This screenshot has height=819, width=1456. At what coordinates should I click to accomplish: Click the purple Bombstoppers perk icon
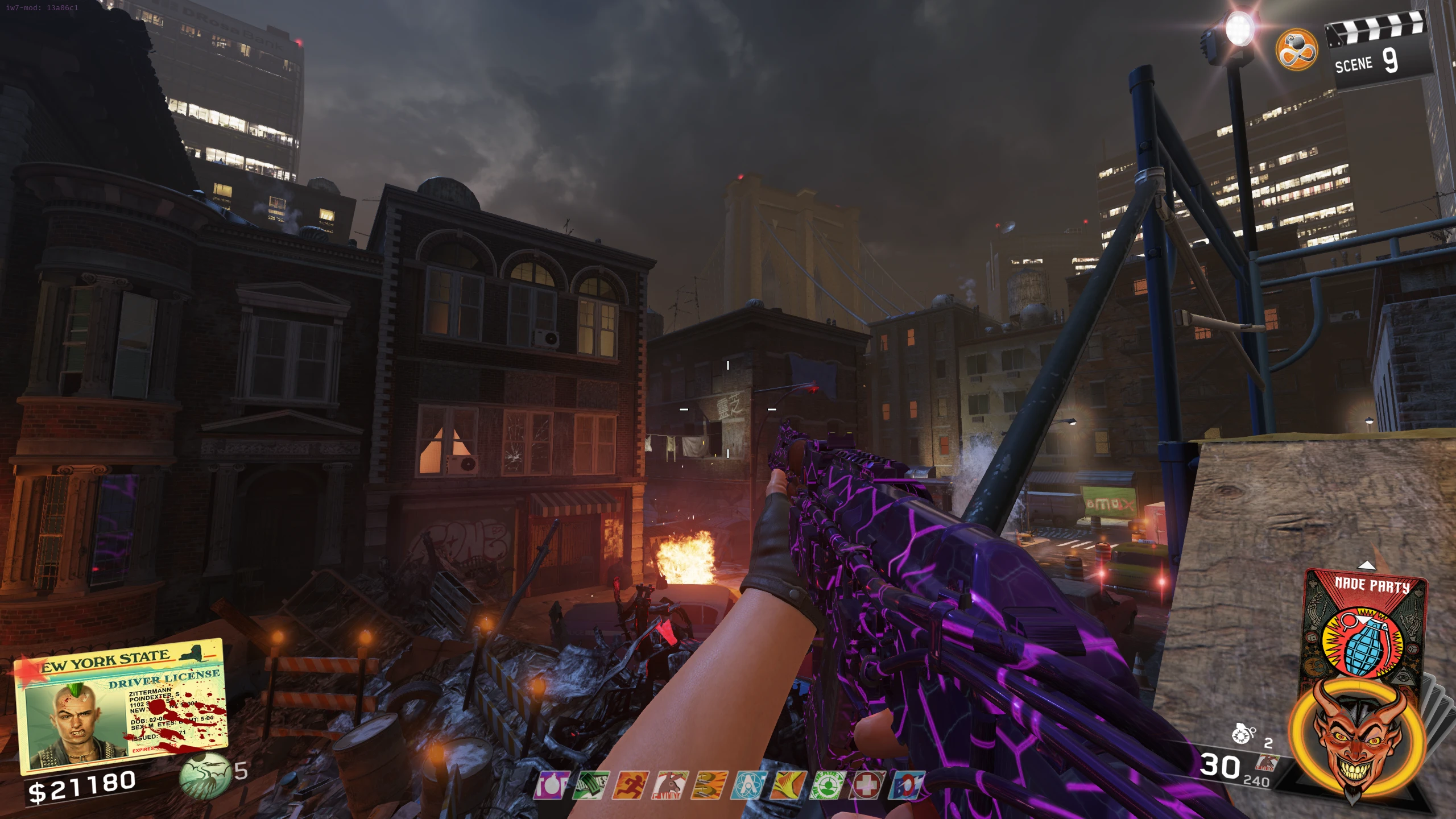(x=551, y=785)
